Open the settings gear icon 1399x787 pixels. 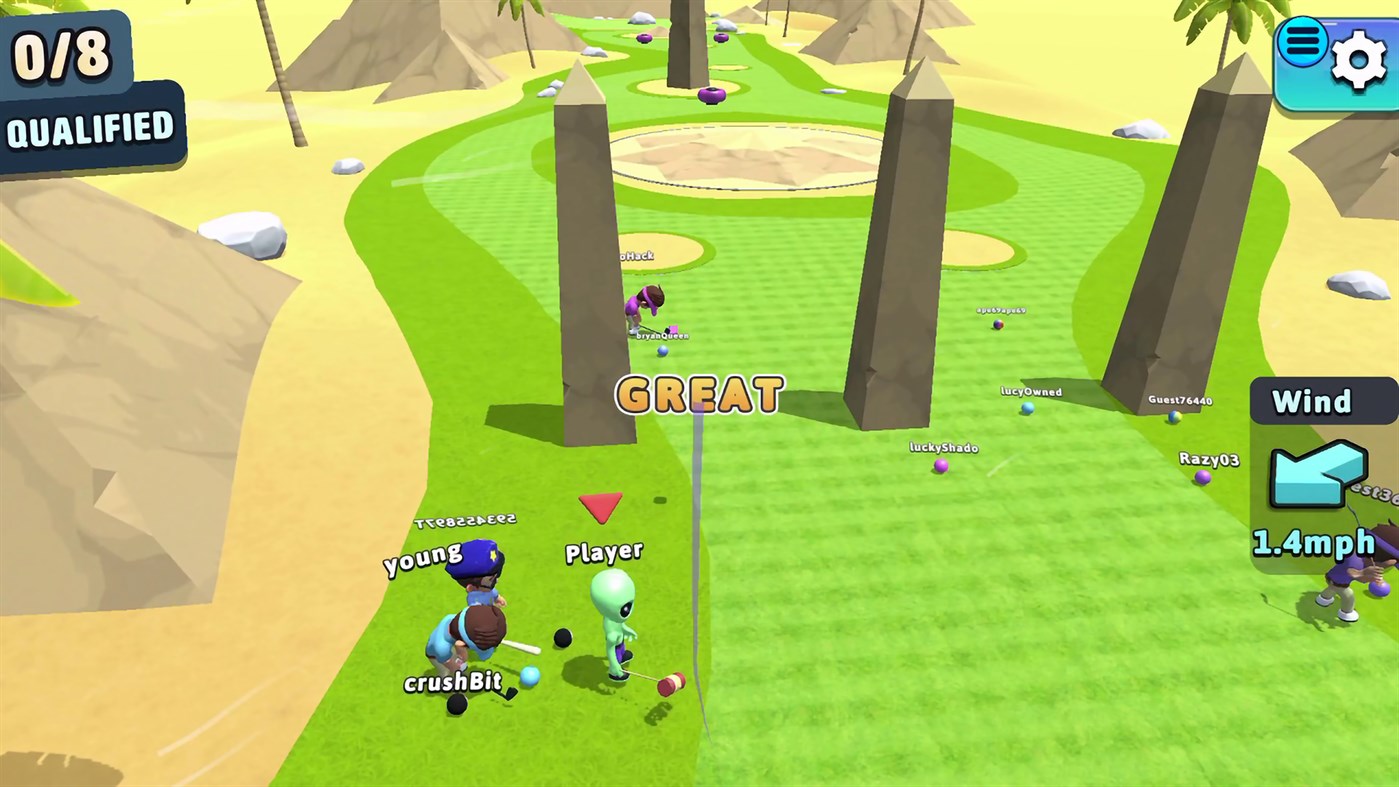pos(1357,61)
